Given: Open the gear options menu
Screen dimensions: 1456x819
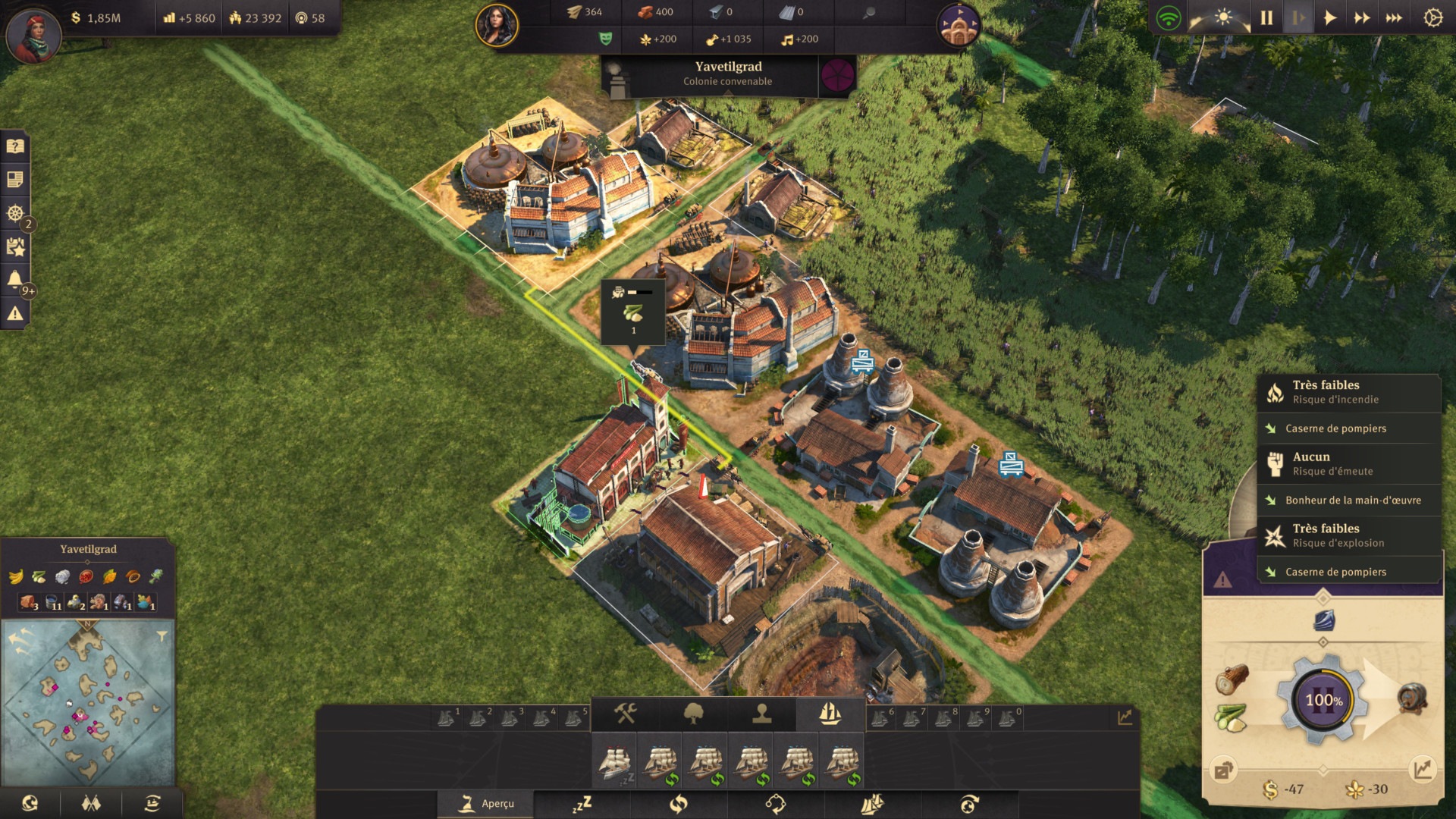Looking at the screenshot, I should [x=1432, y=17].
